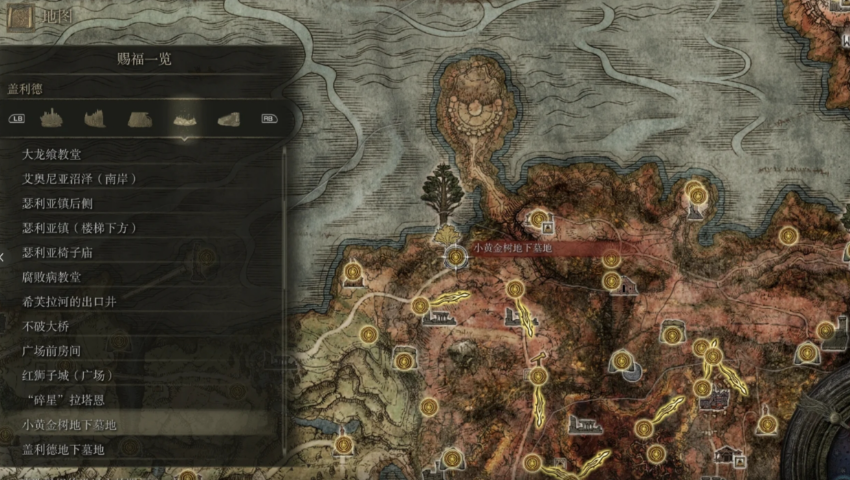Select 腐败病教堂 in the list

point(52,277)
